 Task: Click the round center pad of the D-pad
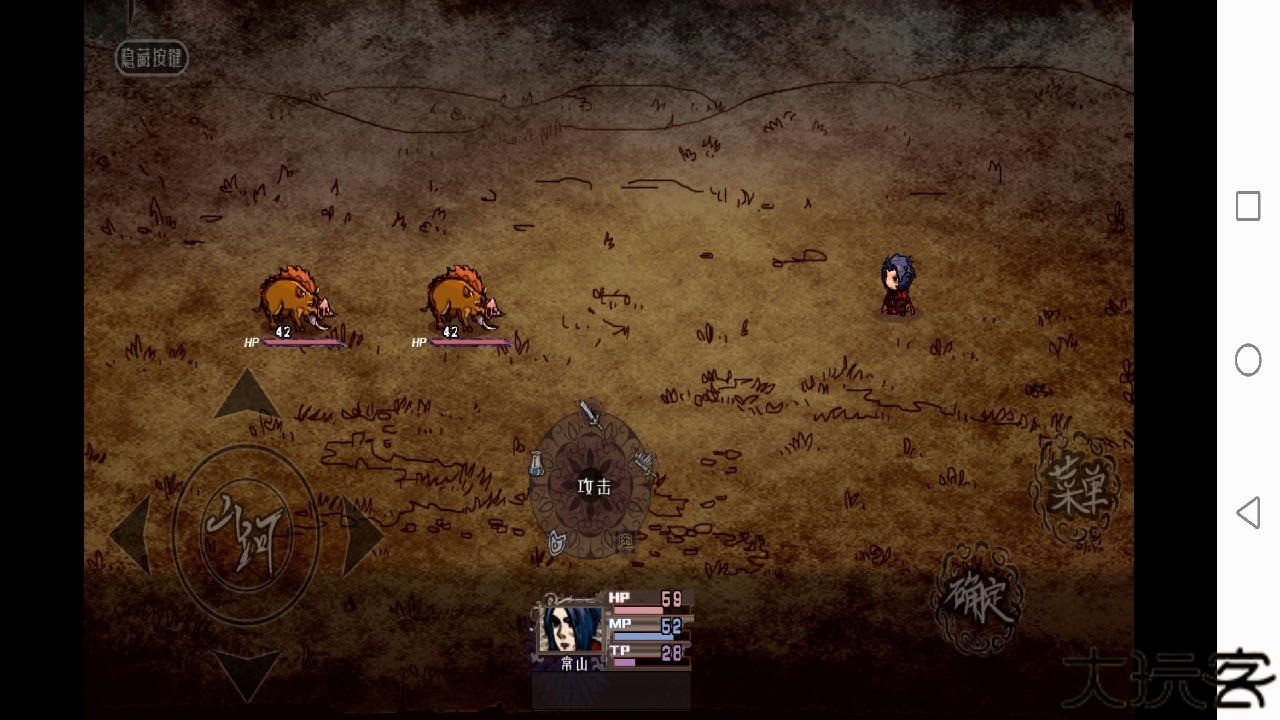pyautogui.click(x=245, y=533)
